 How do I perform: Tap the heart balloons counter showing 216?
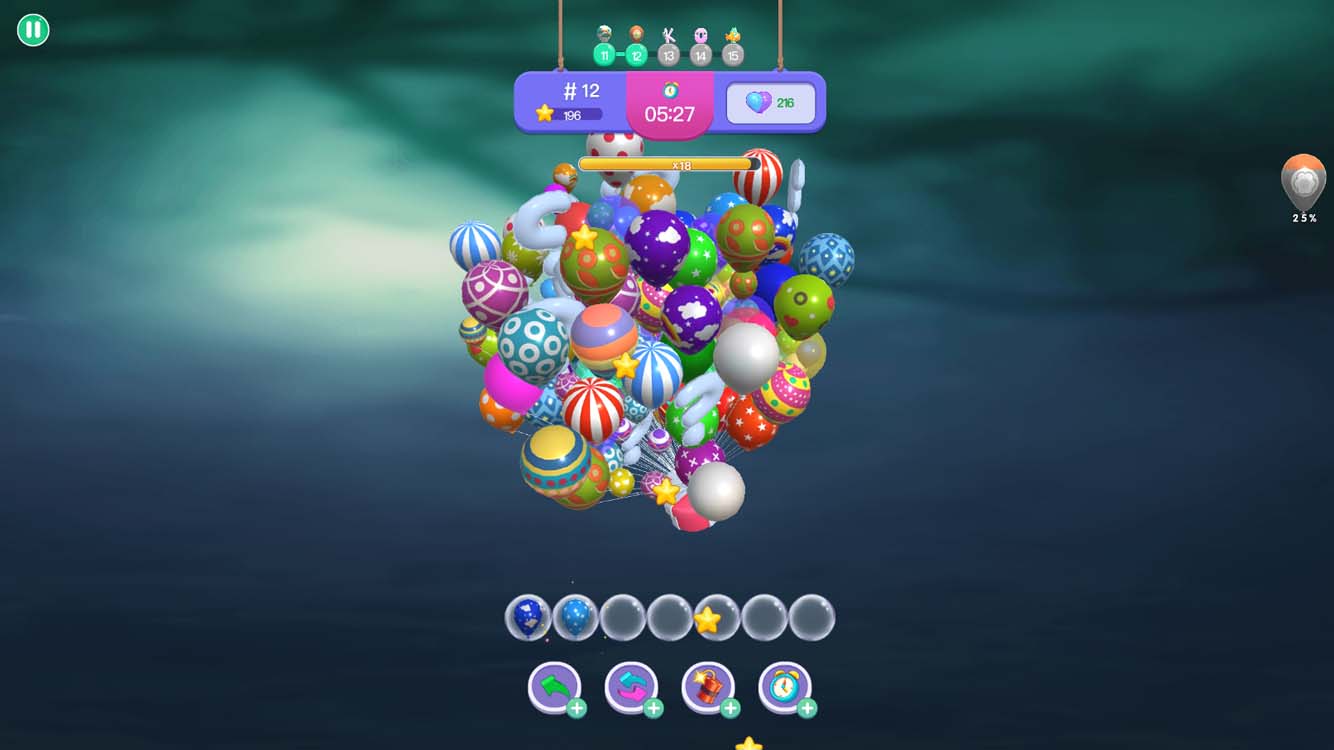click(768, 101)
